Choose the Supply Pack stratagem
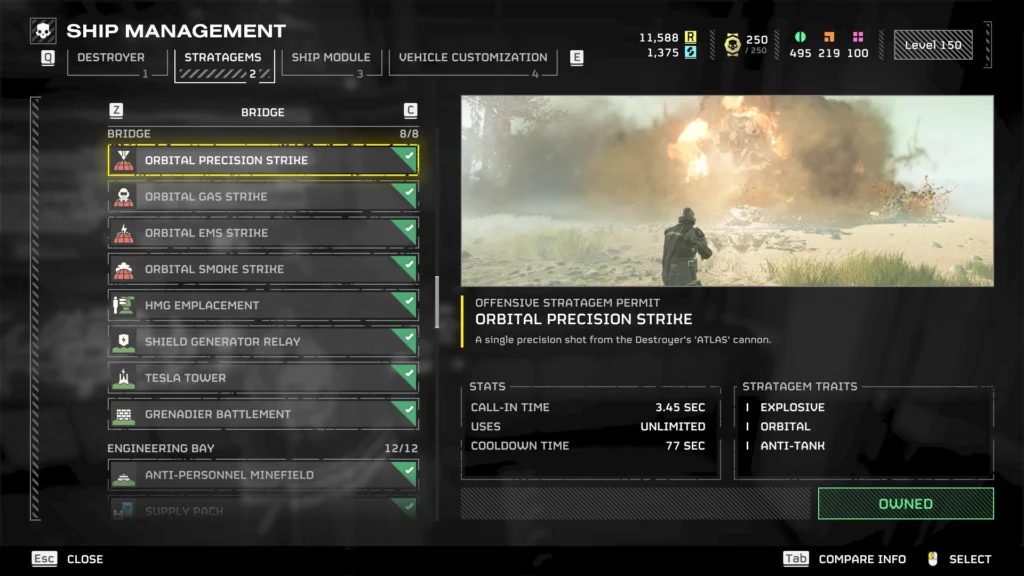The width and height of the screenshot is (1024, 576). [x=263, y=510]
